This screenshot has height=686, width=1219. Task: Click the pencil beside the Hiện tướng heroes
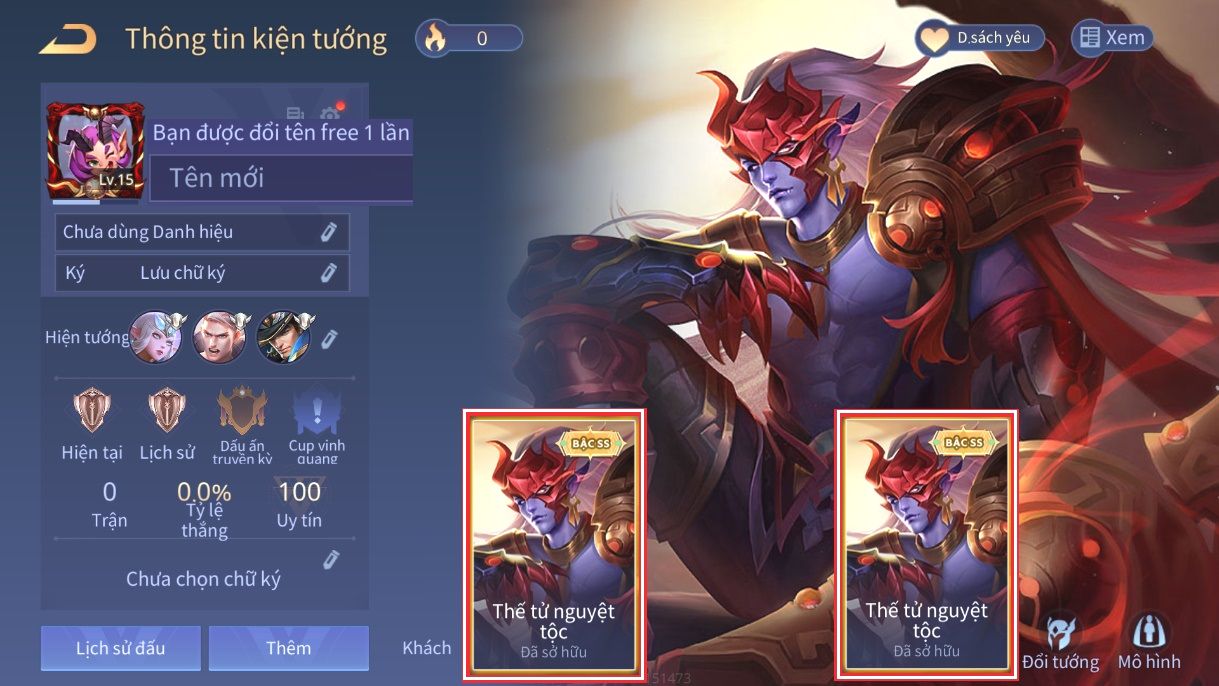point(329,339)
